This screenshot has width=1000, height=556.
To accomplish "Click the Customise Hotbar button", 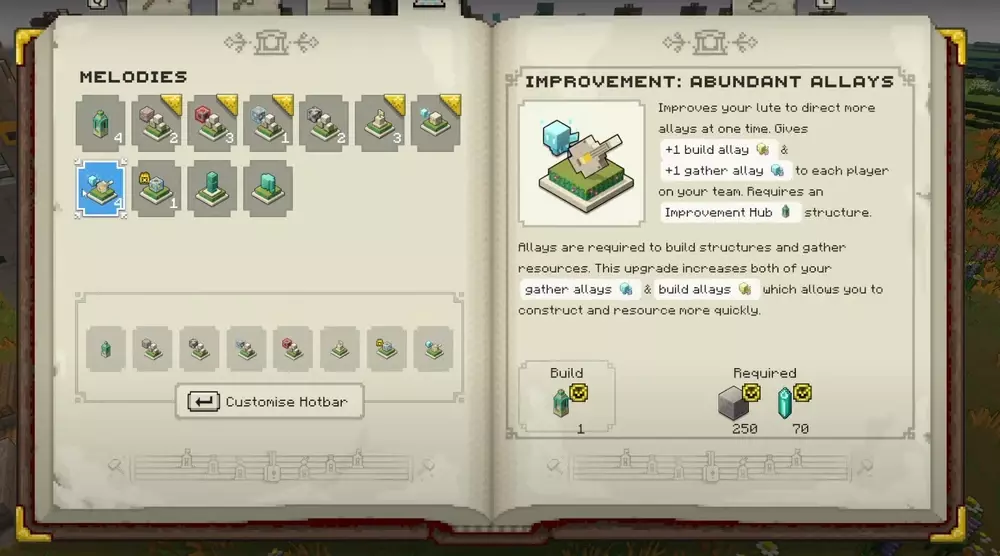I will tap(270, 402).
